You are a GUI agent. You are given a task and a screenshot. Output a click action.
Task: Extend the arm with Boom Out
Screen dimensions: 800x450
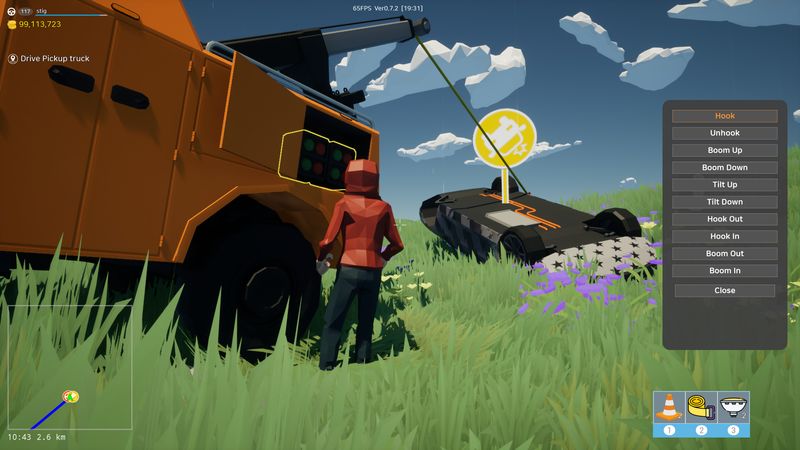[x=724, y=254]
